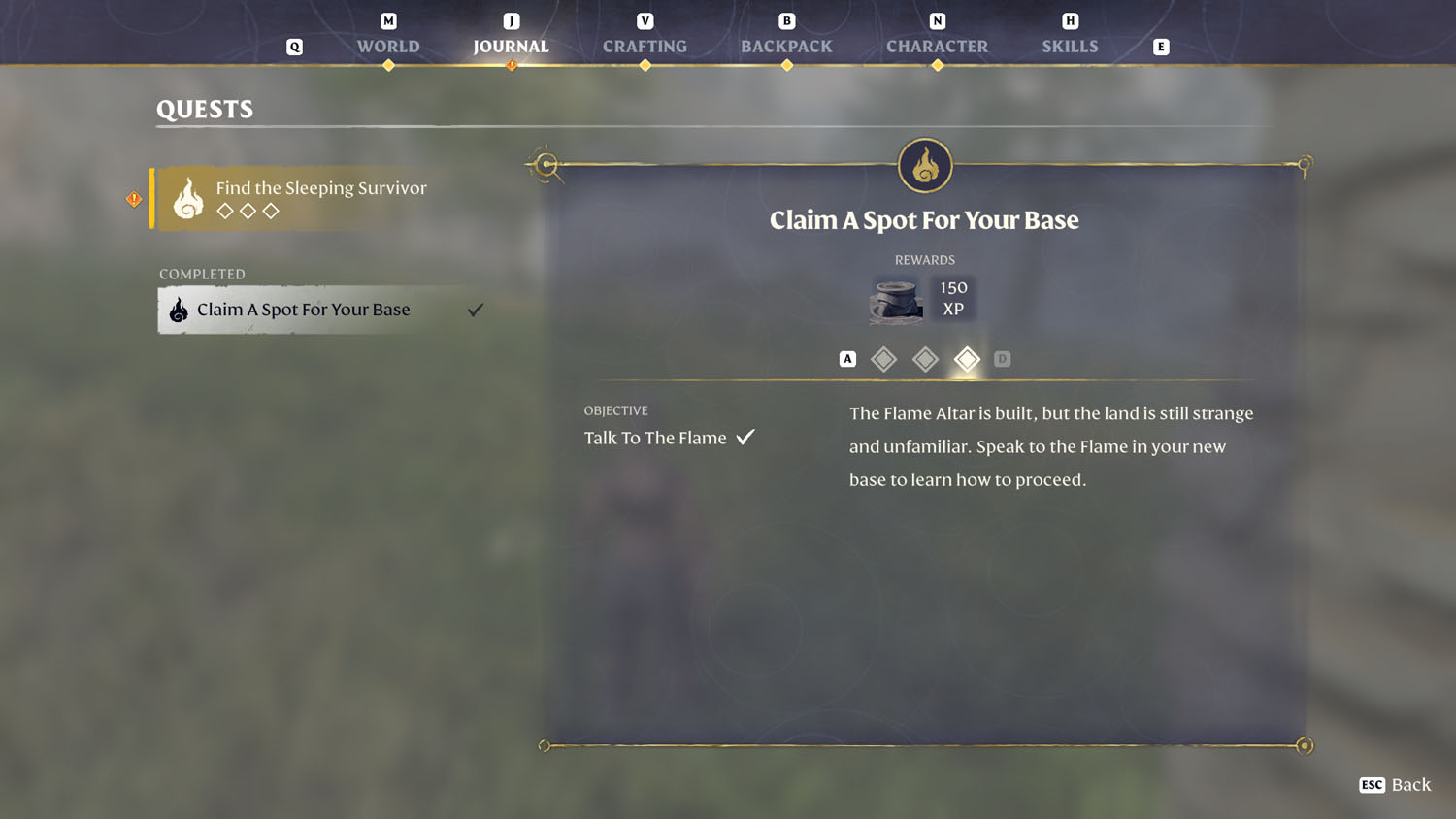Open quest stage D marker
1456x819 pixels.
1003,358
